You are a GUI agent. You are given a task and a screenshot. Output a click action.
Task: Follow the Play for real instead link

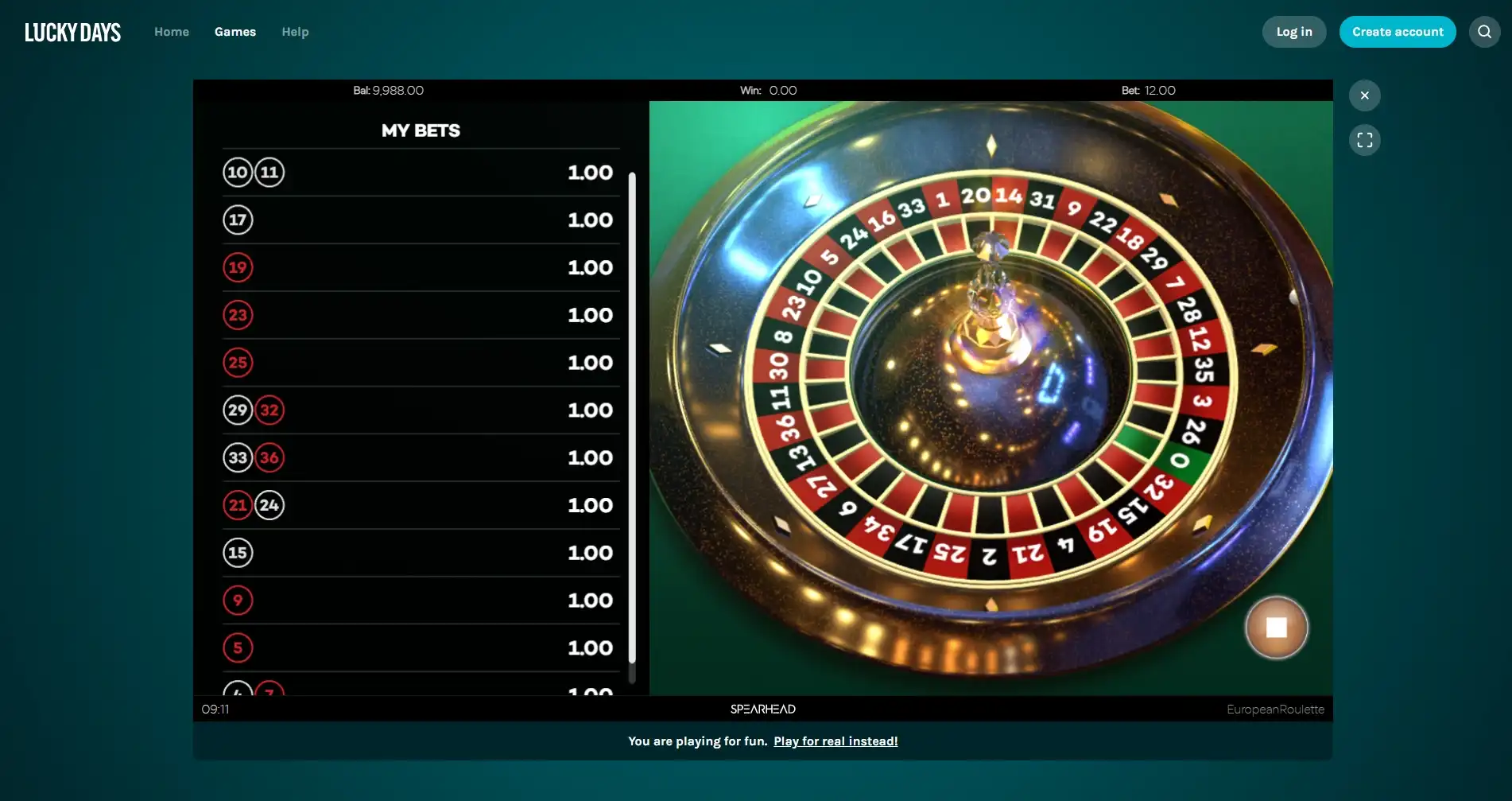[x=835, y=741]
